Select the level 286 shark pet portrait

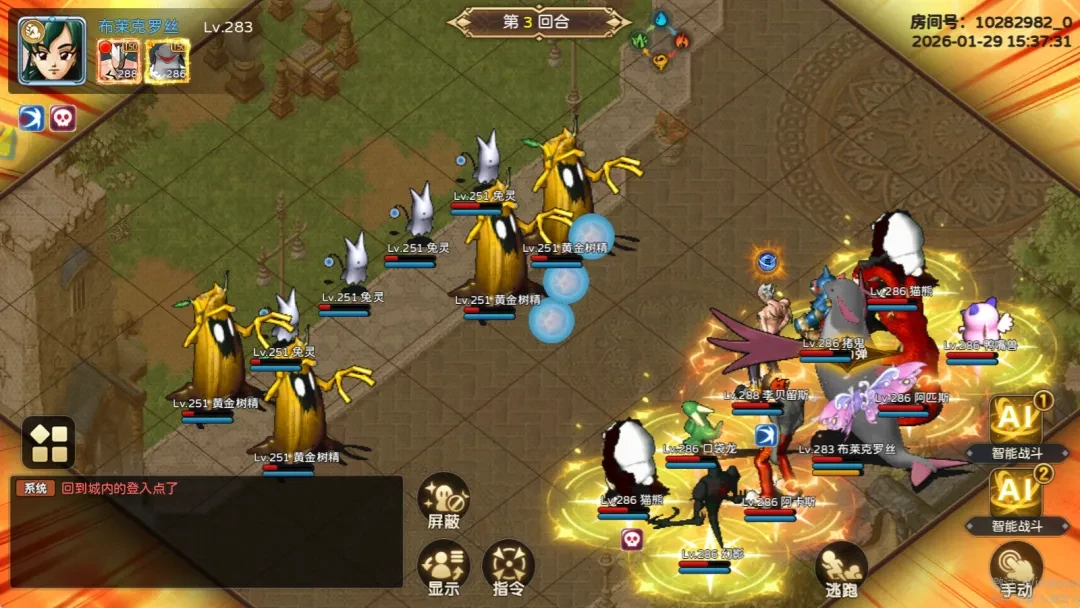tap(168, 60)
